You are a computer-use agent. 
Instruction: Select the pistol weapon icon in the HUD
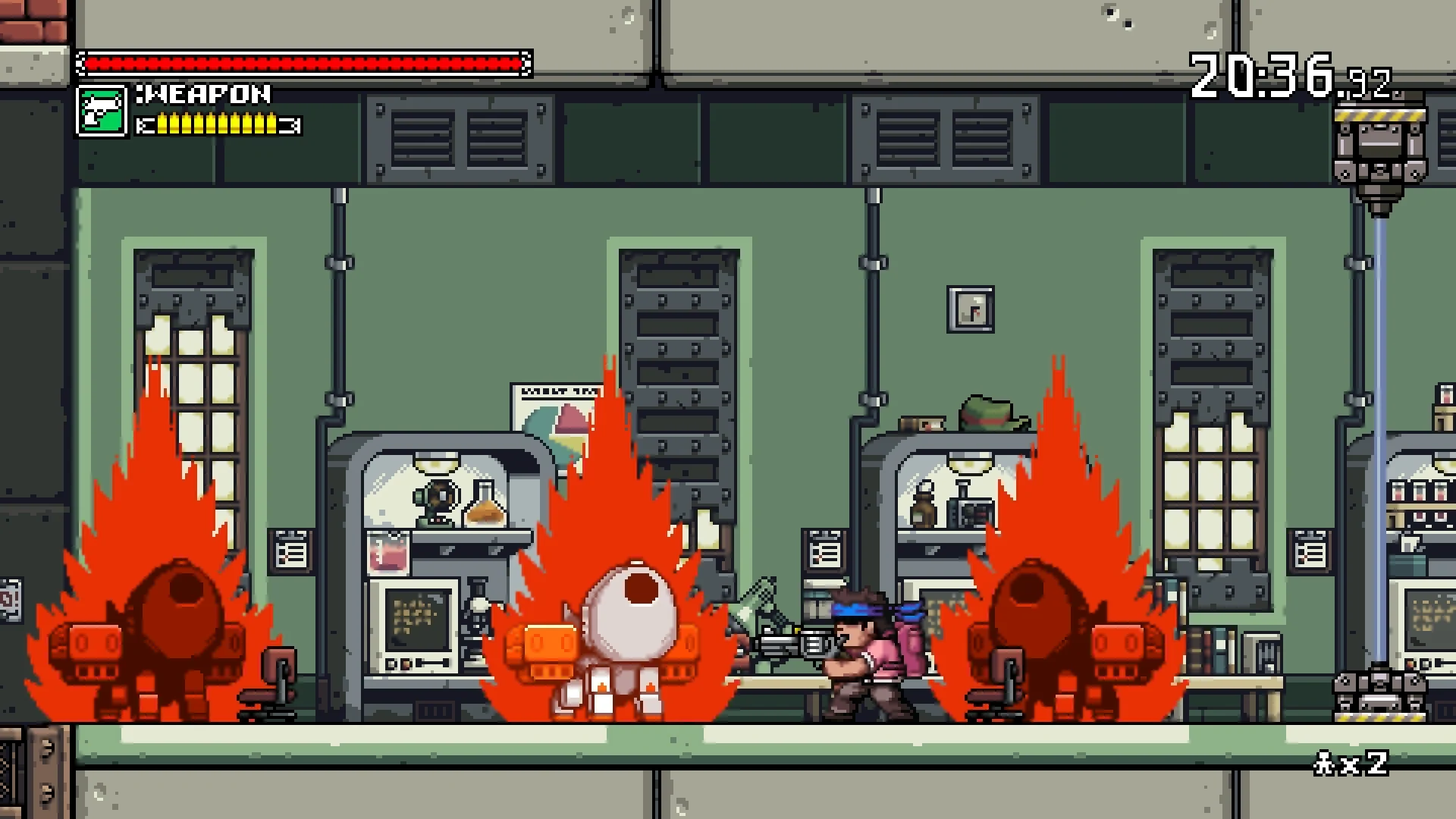[x=103, y=111]
